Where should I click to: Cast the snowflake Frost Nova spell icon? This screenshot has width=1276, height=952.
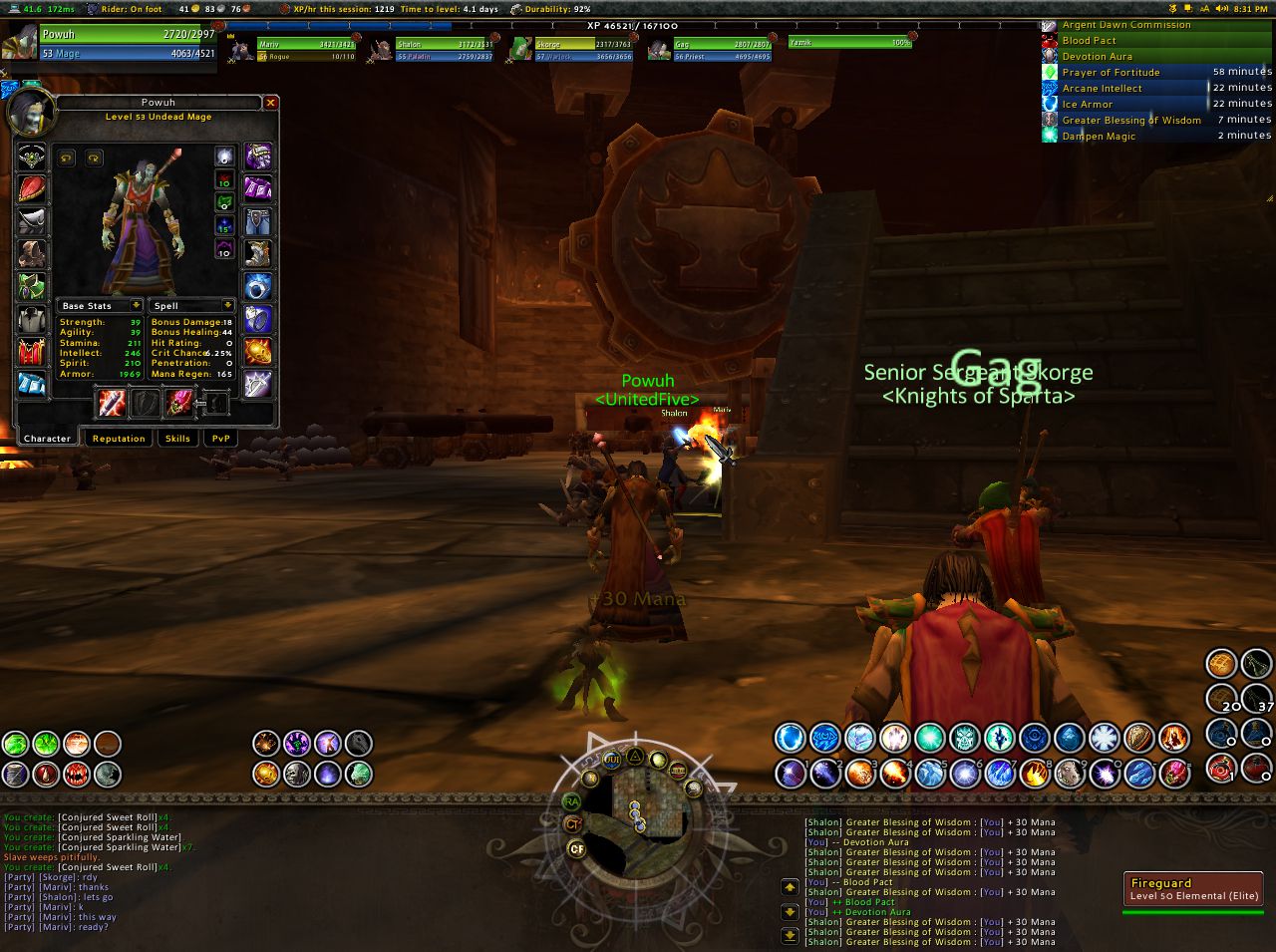tap(1104, 738)
